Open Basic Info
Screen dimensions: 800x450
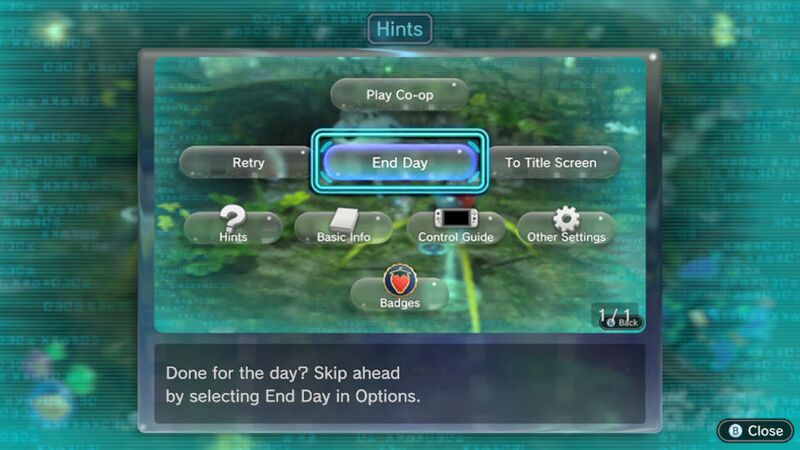343,228
